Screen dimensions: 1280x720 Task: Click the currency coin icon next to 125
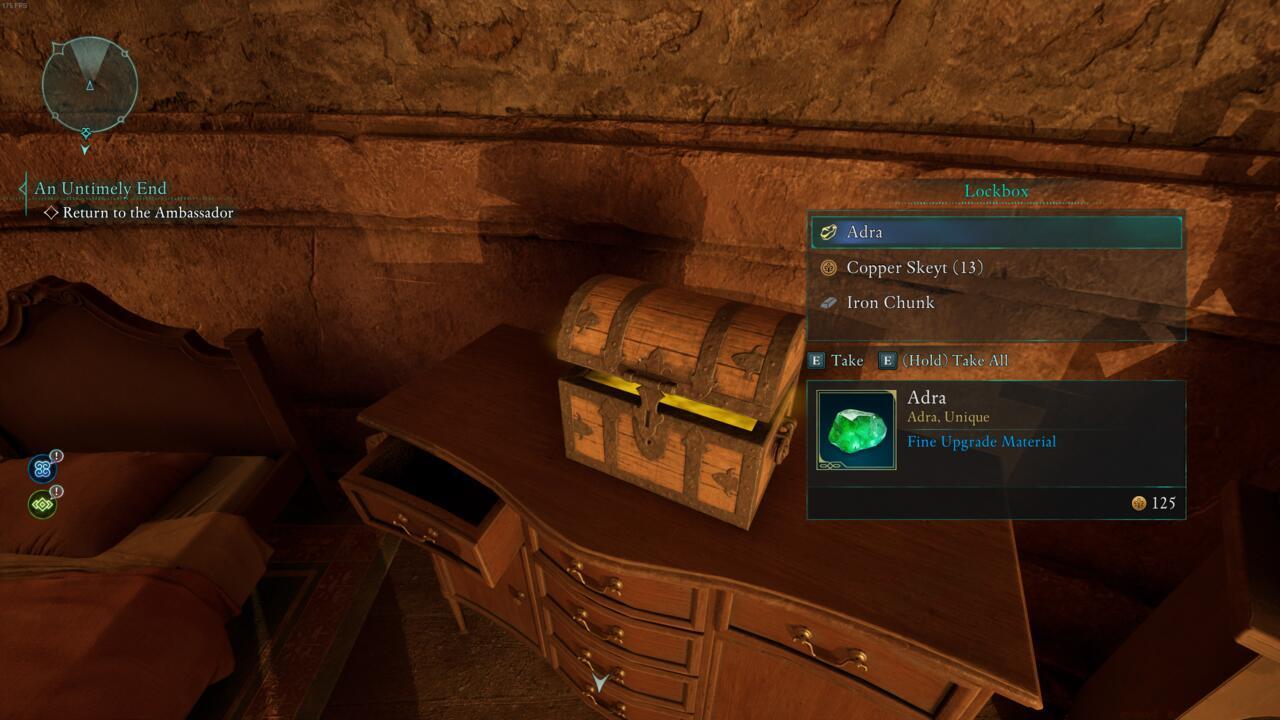1139,504
